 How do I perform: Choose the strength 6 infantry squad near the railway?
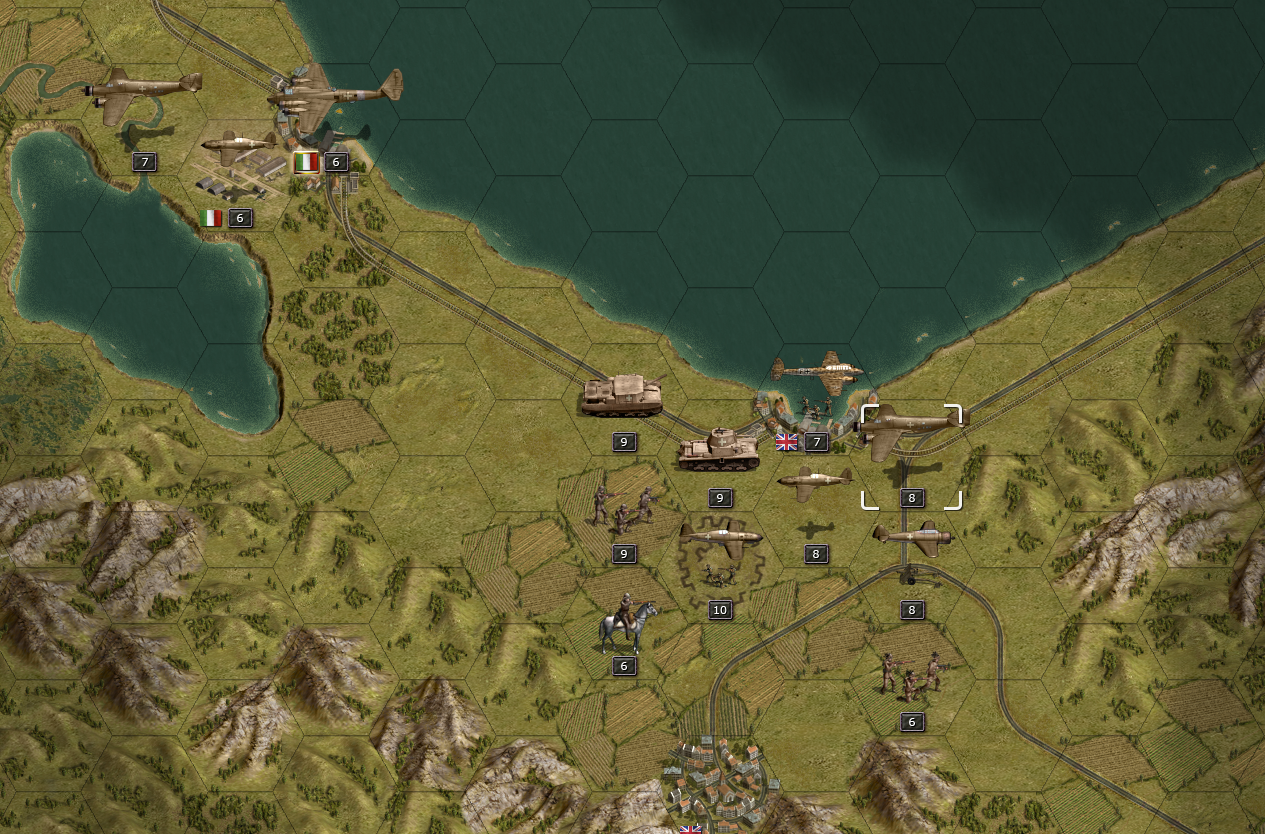point(910,676)
